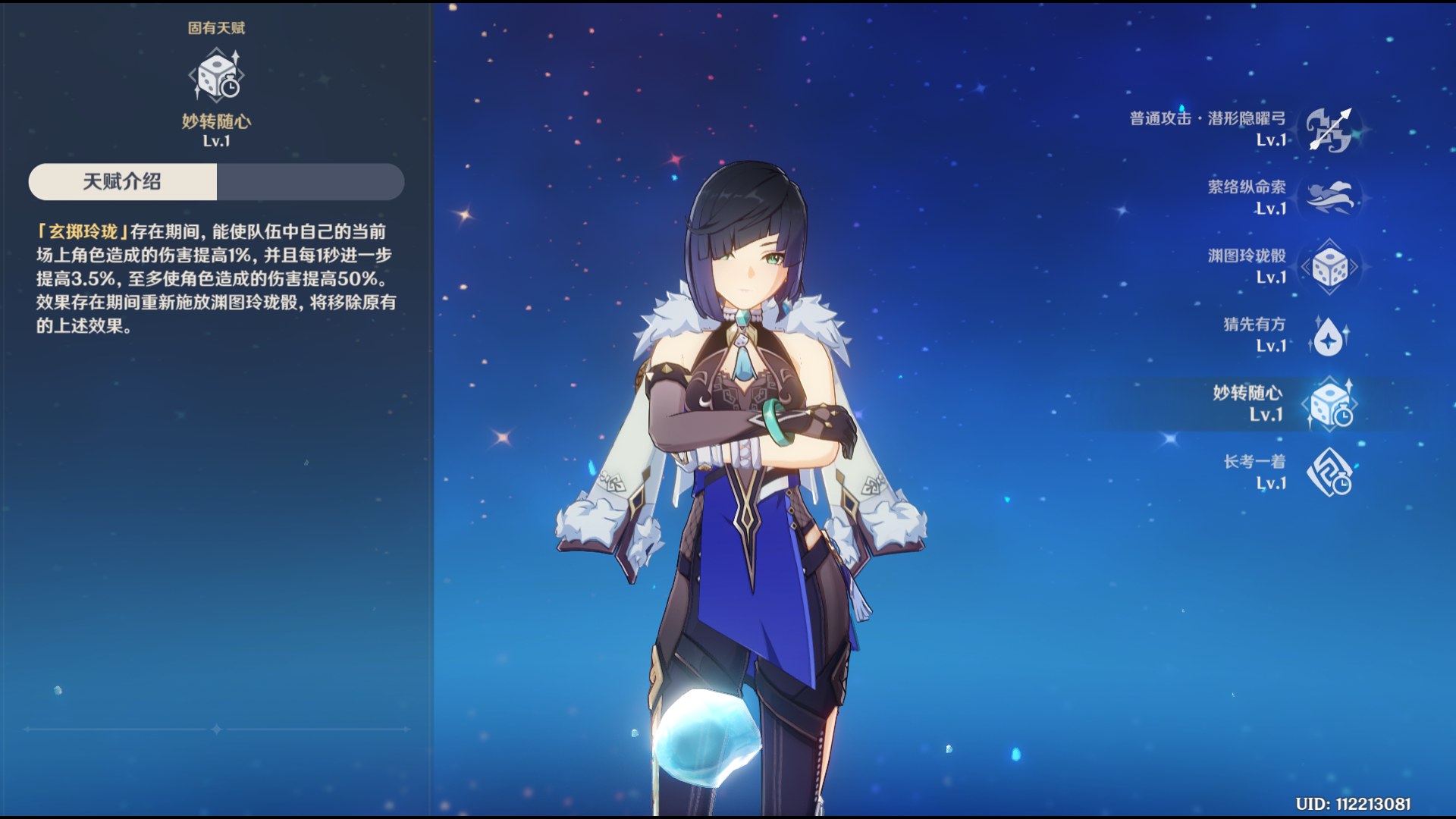Select the 普通攻击·潜形隐曜弓 talent
The height and width of the screenshot is (819, 1456).
pos(1329,130)
